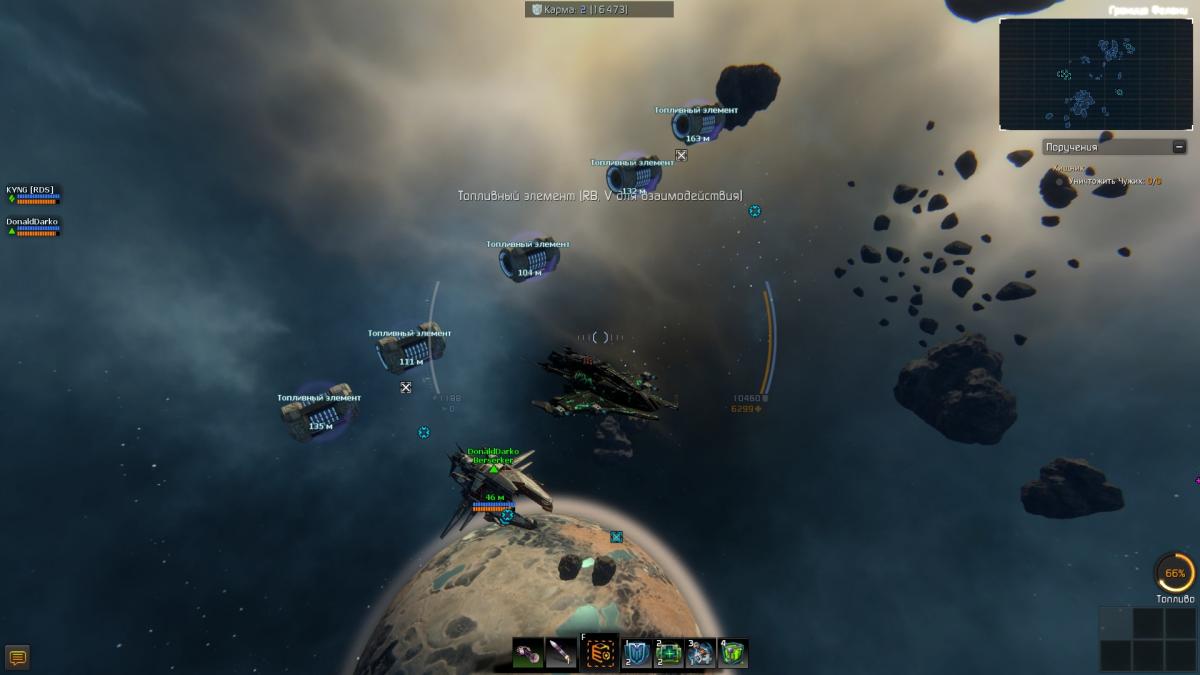The height and width of the screenshot is (675, 1200).
Task: Open the chat window button
Action: click(17, 657)
